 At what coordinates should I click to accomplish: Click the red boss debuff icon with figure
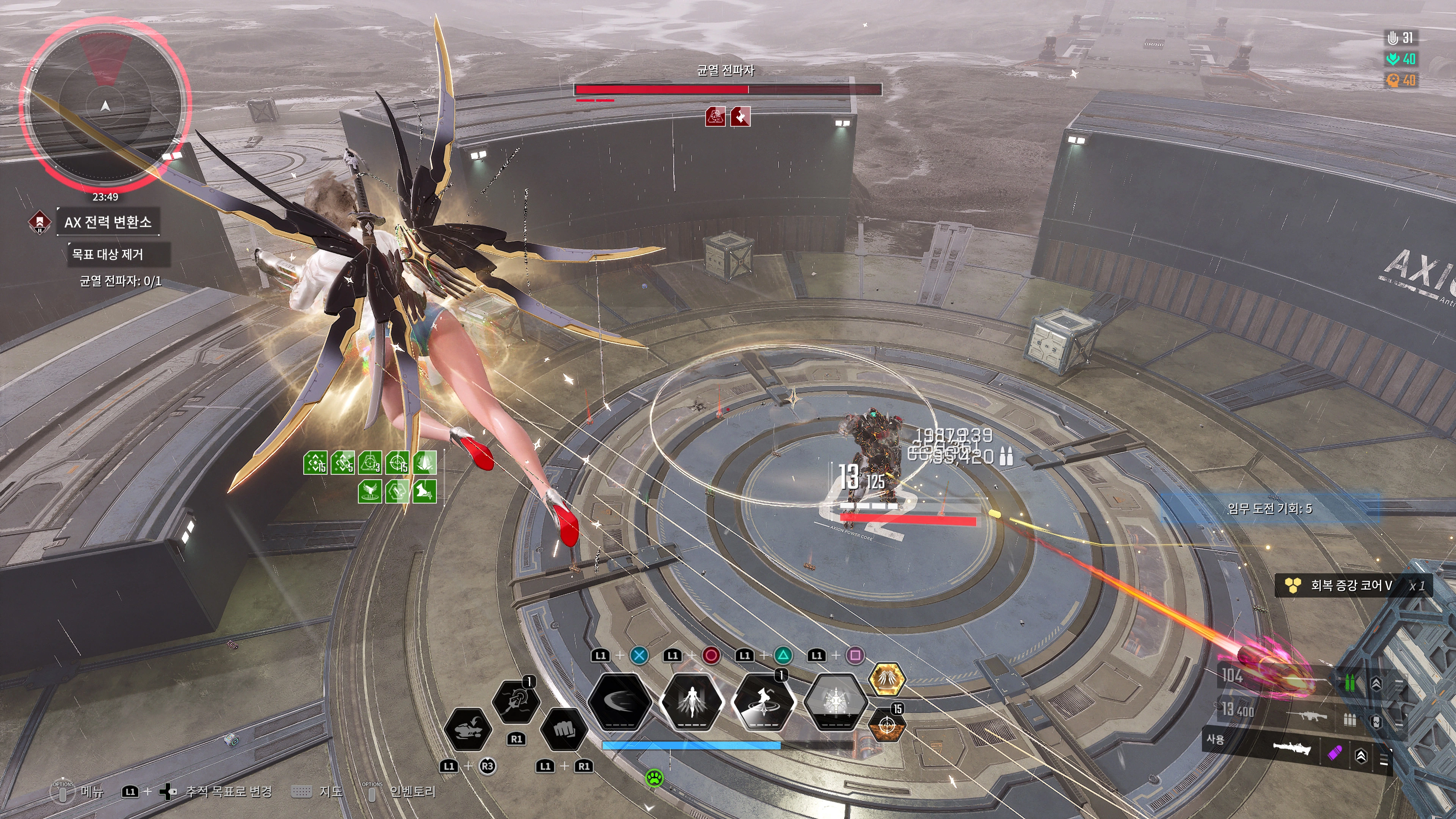[x=715, y=117]
